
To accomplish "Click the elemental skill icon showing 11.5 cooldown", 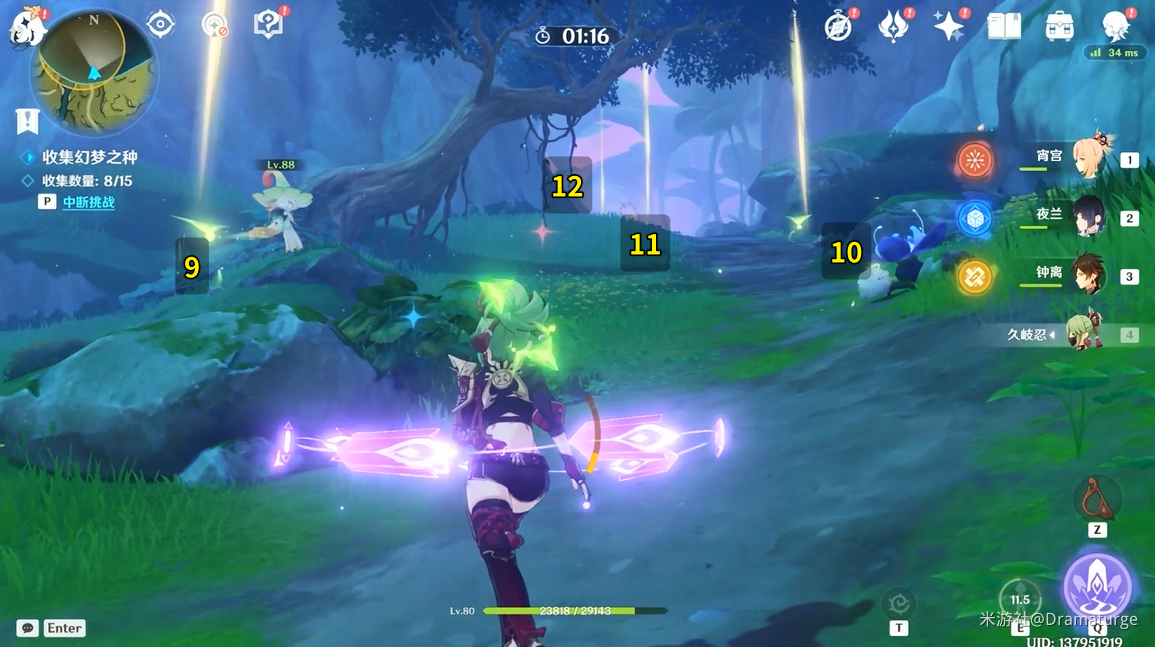I will [1020, 600].
